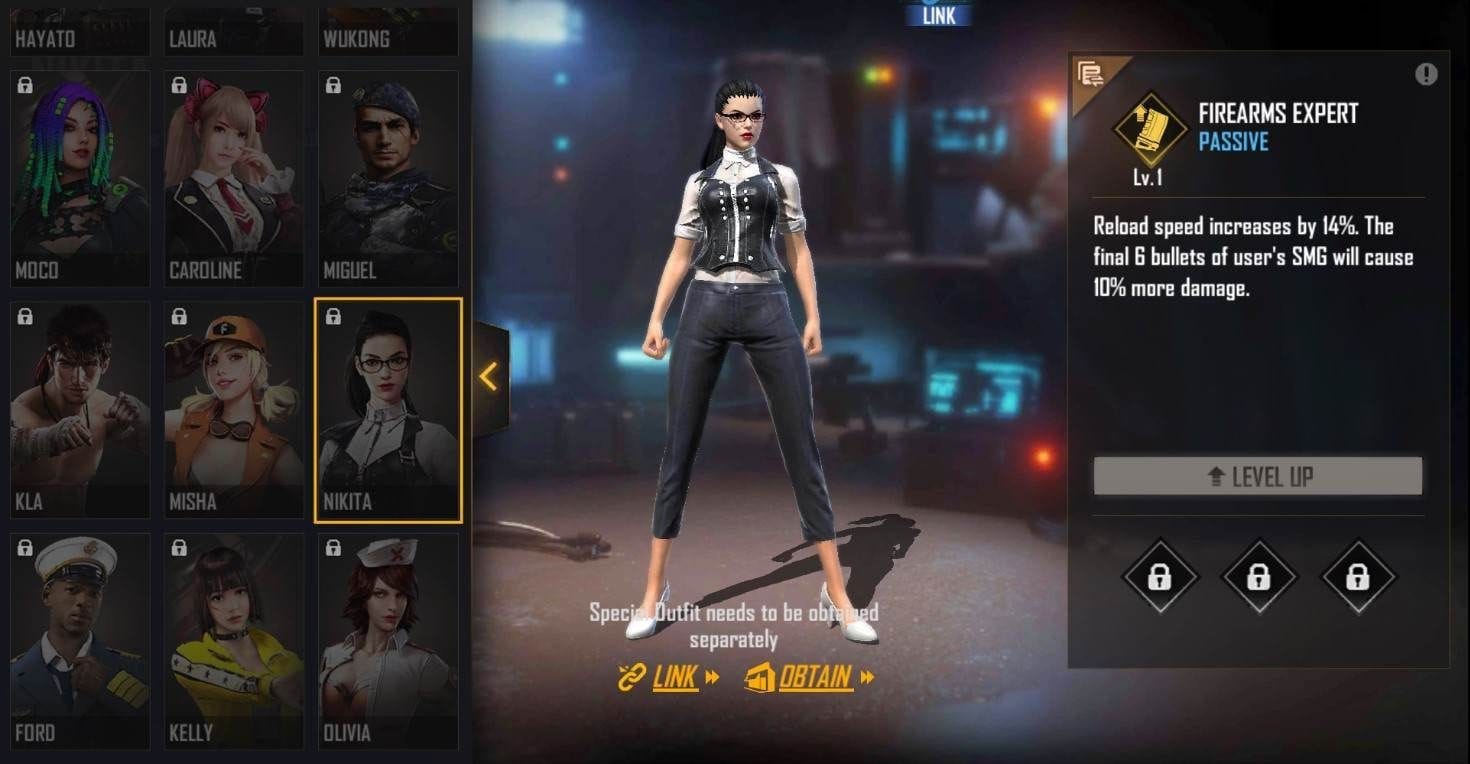Collapse the character list with the side arrow
Image resolution: width=1470 pixels, height=764 pixels.
click(487, 377)
